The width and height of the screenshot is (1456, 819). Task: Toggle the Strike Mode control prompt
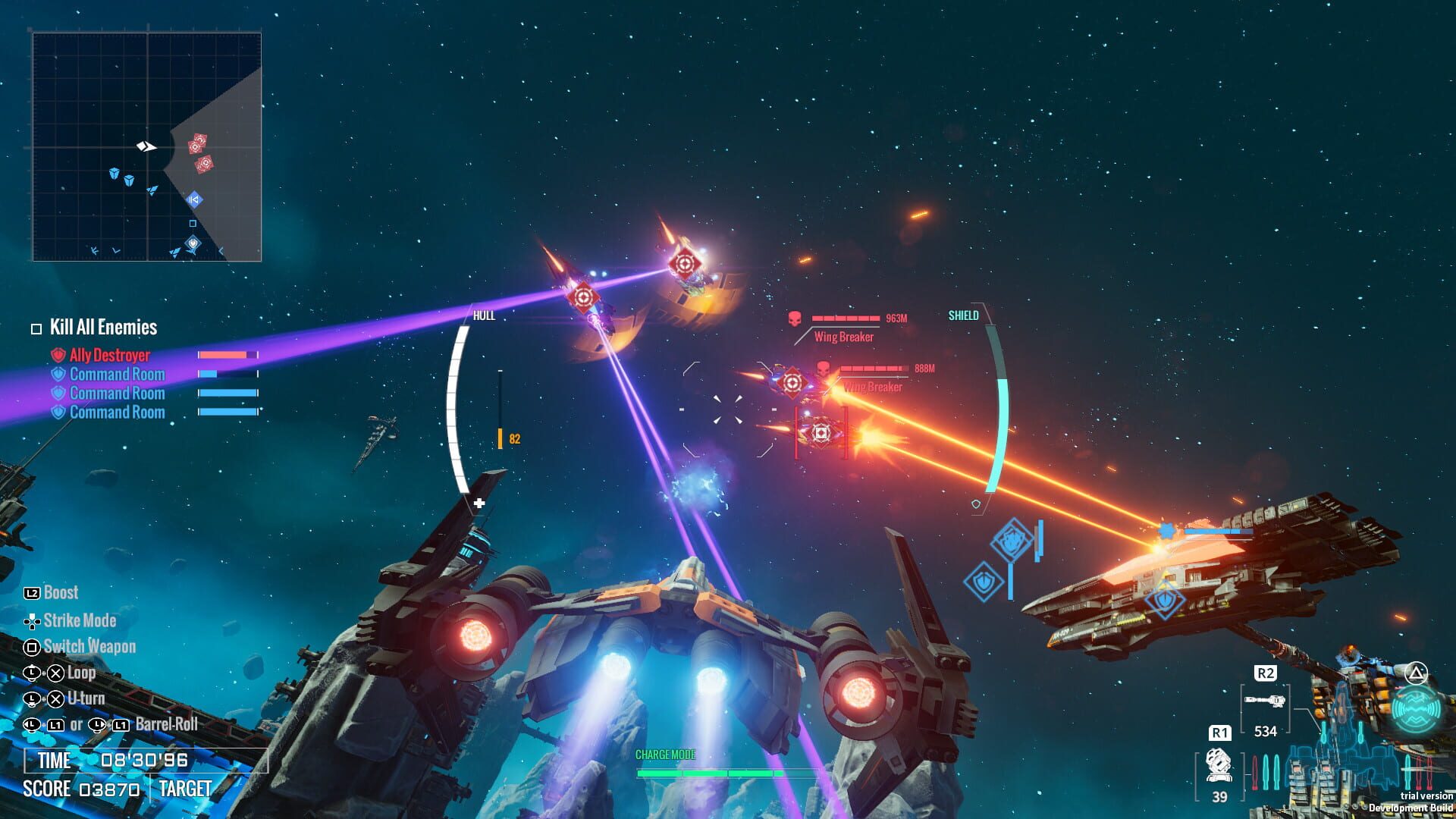[32, 620]
